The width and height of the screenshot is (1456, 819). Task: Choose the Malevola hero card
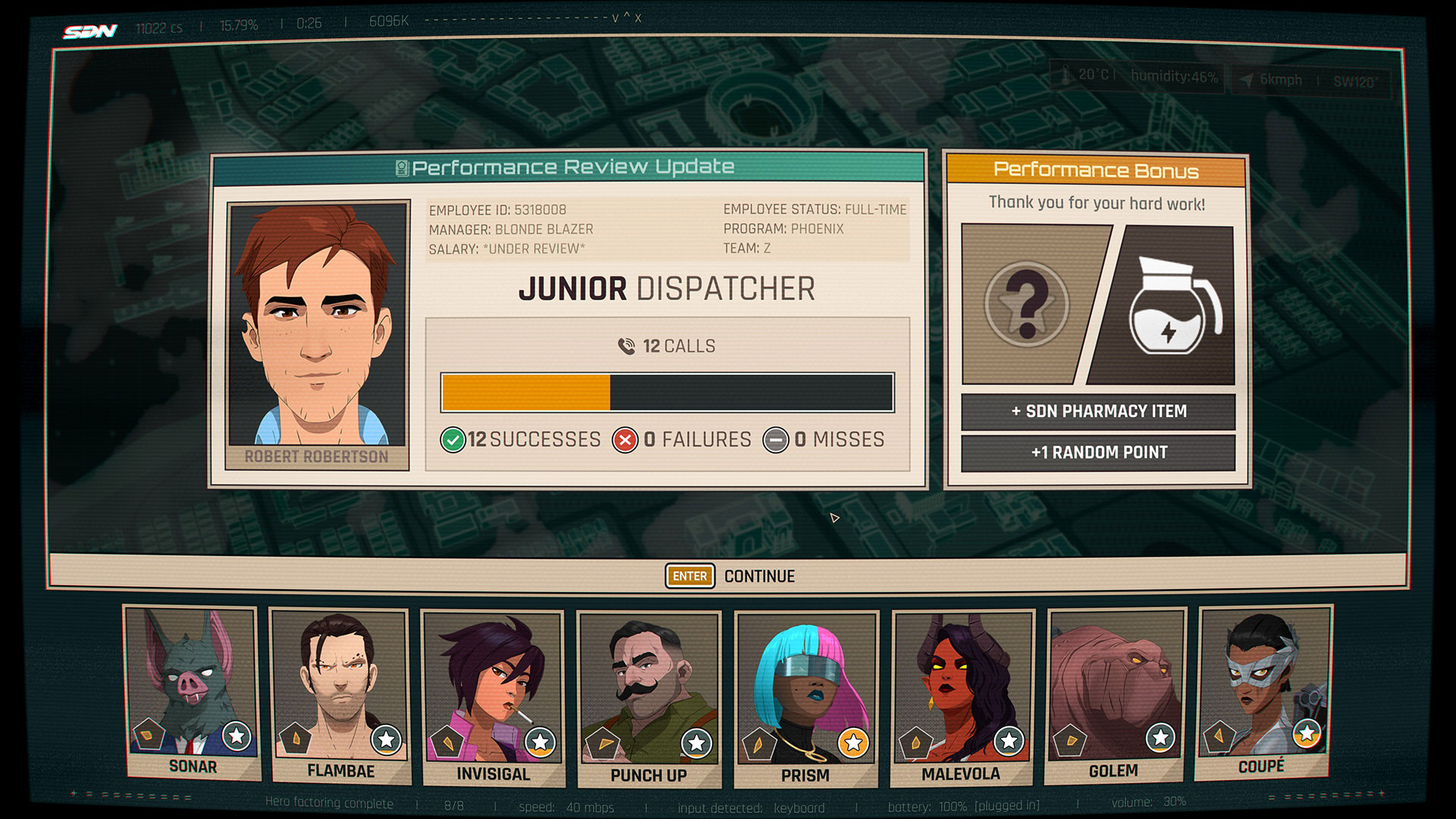coord(961,696)
